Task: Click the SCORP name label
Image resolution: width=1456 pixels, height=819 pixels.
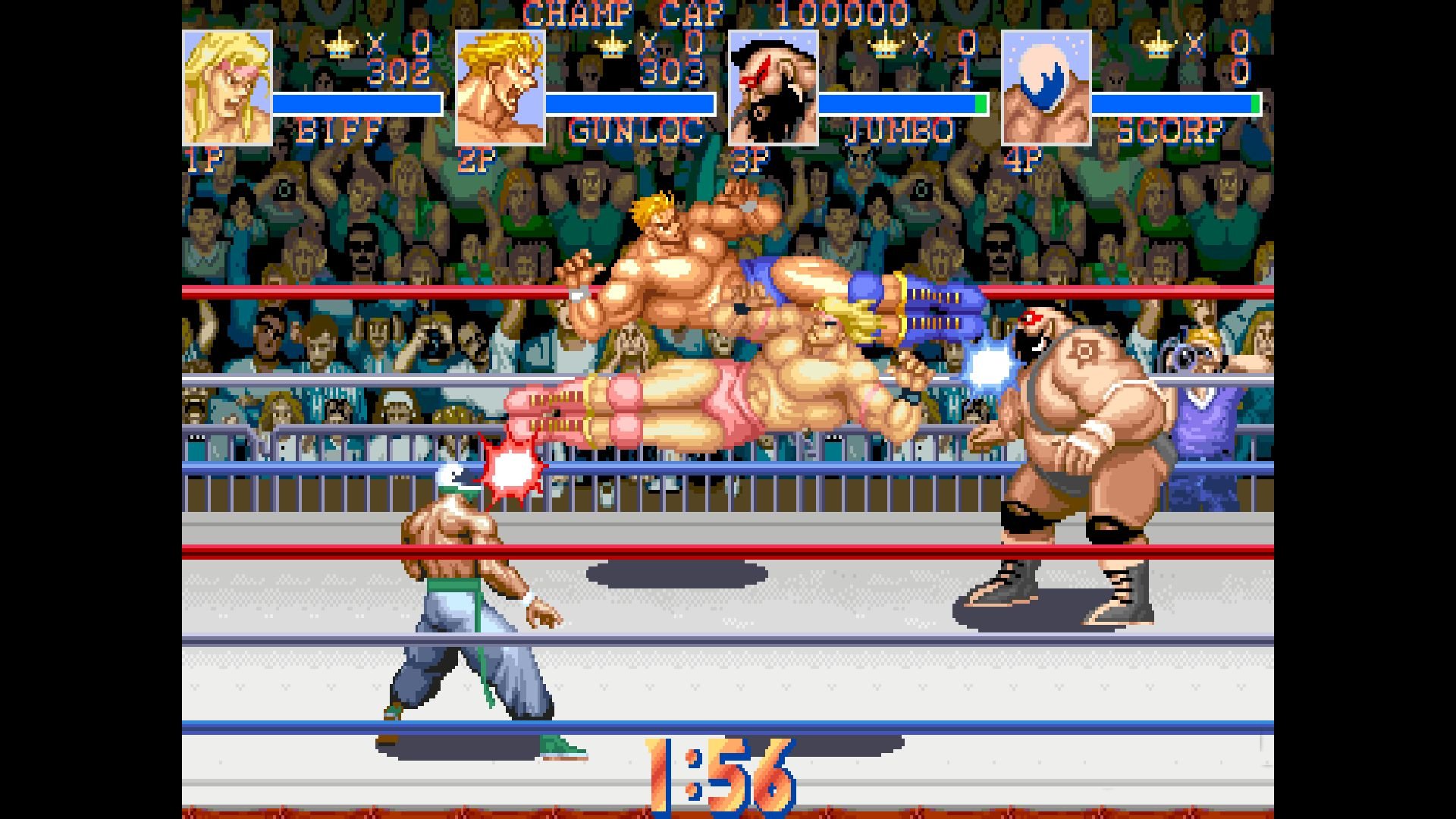Action: (1172, 130)
